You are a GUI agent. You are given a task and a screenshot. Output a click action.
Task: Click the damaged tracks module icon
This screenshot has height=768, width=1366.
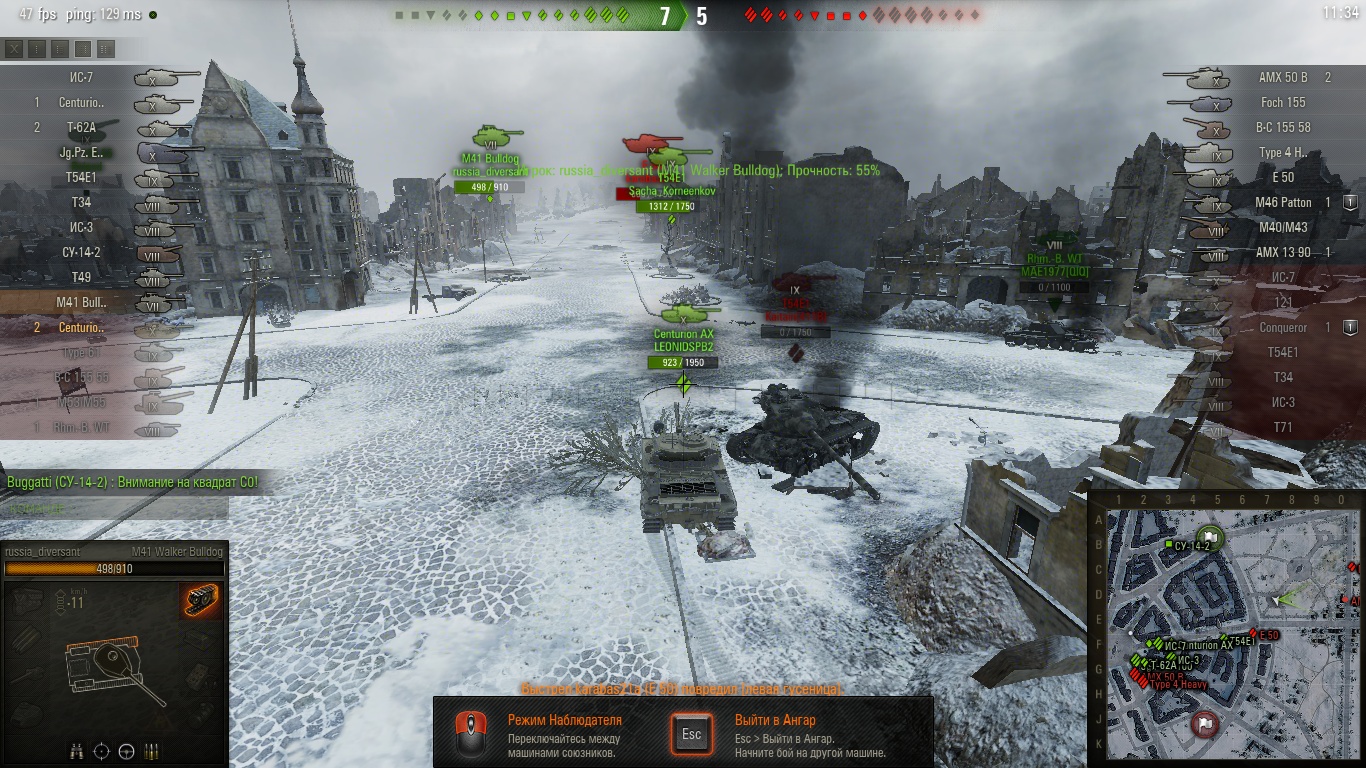click(202, 602)
